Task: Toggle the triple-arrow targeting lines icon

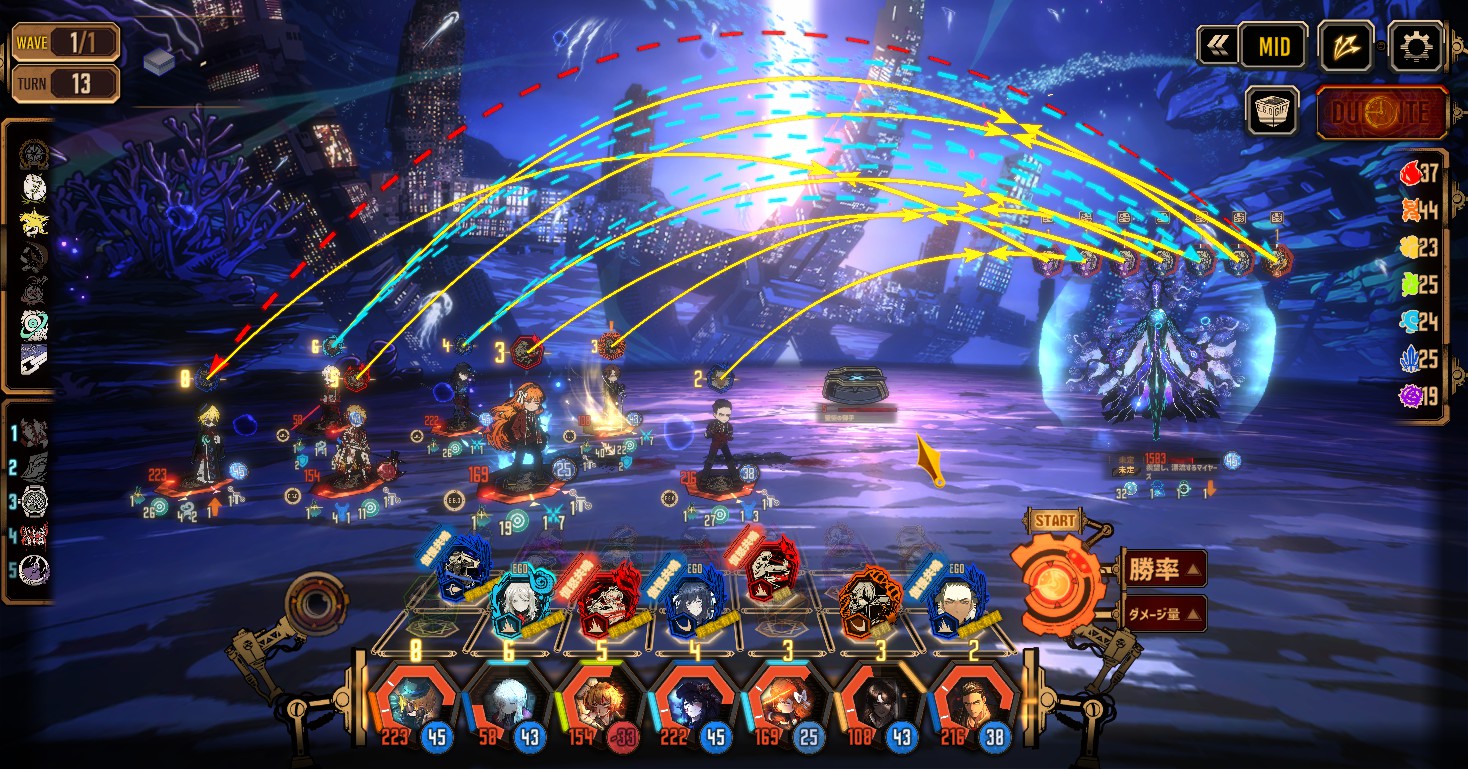Action: 1345,46
